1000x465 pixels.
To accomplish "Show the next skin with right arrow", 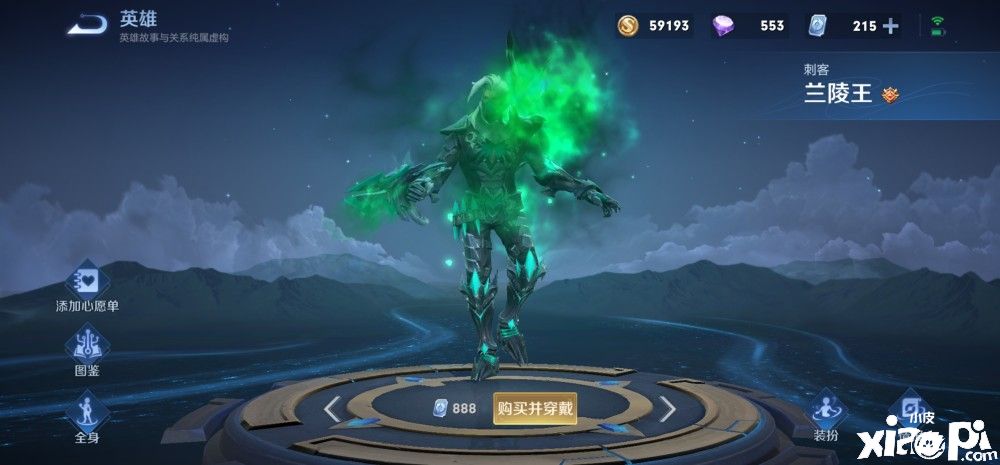I will point(667,408).
